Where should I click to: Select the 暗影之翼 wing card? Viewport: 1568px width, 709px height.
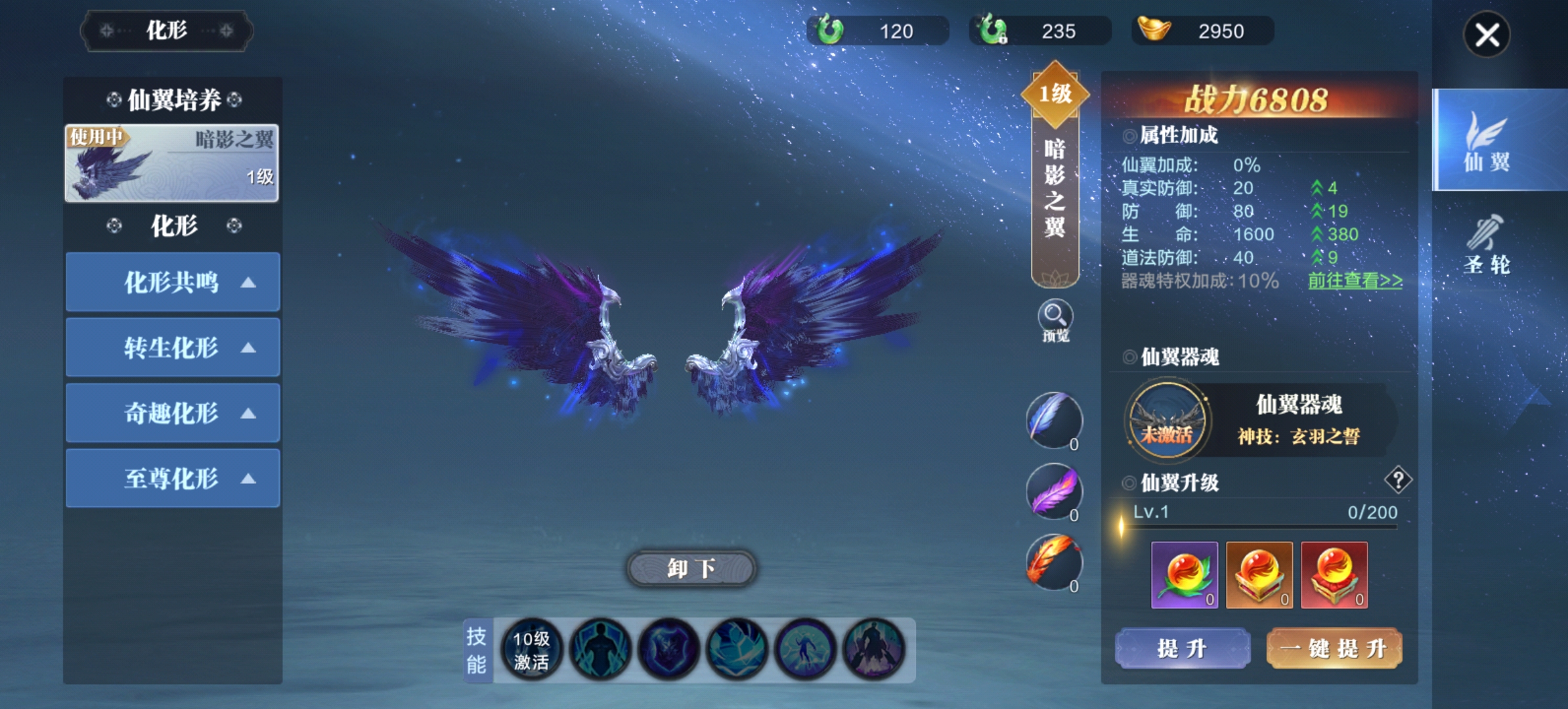[x=172, y=163]
